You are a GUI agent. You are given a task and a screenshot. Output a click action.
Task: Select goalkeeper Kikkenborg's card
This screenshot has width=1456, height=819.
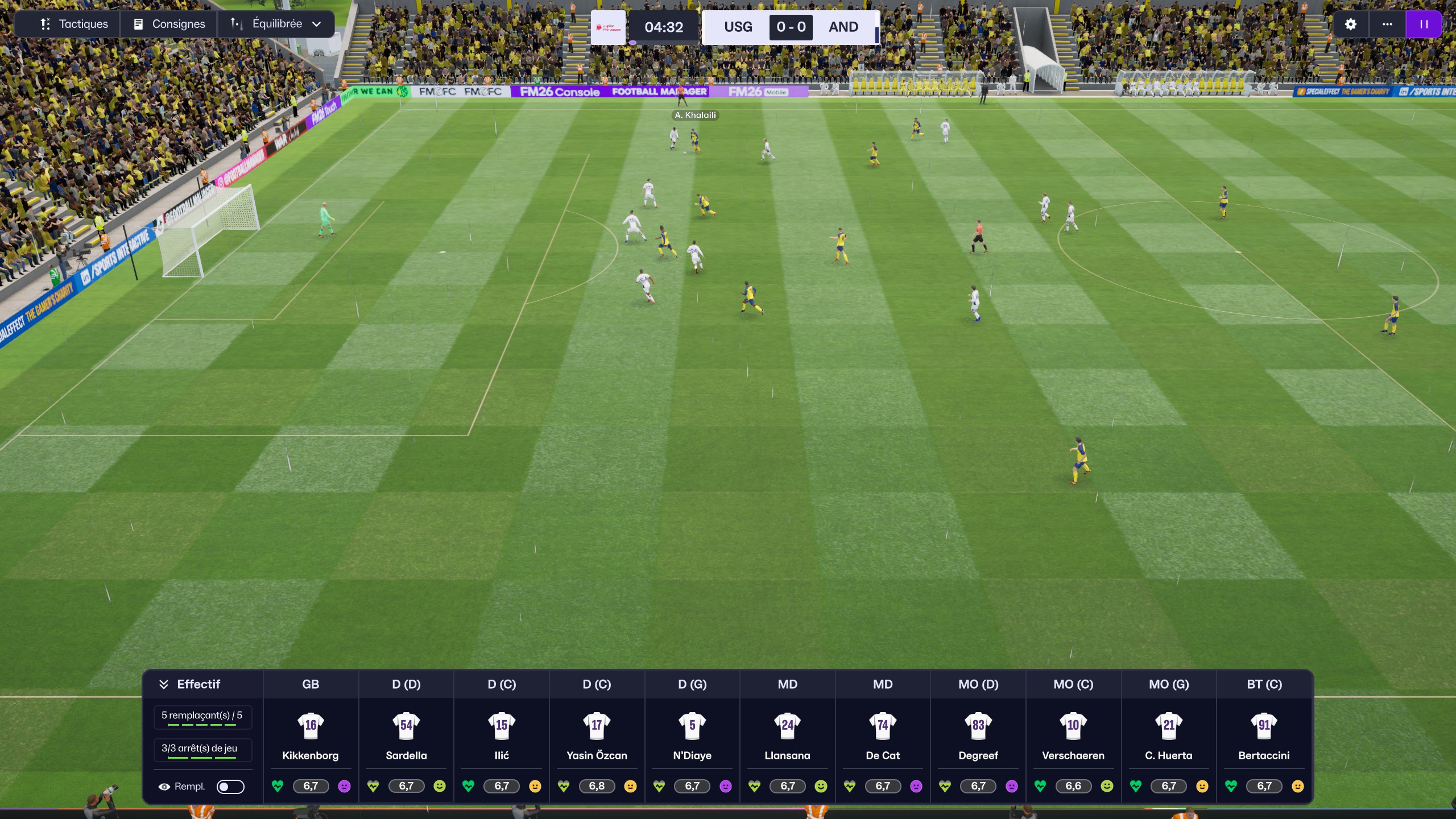(311, 737)
